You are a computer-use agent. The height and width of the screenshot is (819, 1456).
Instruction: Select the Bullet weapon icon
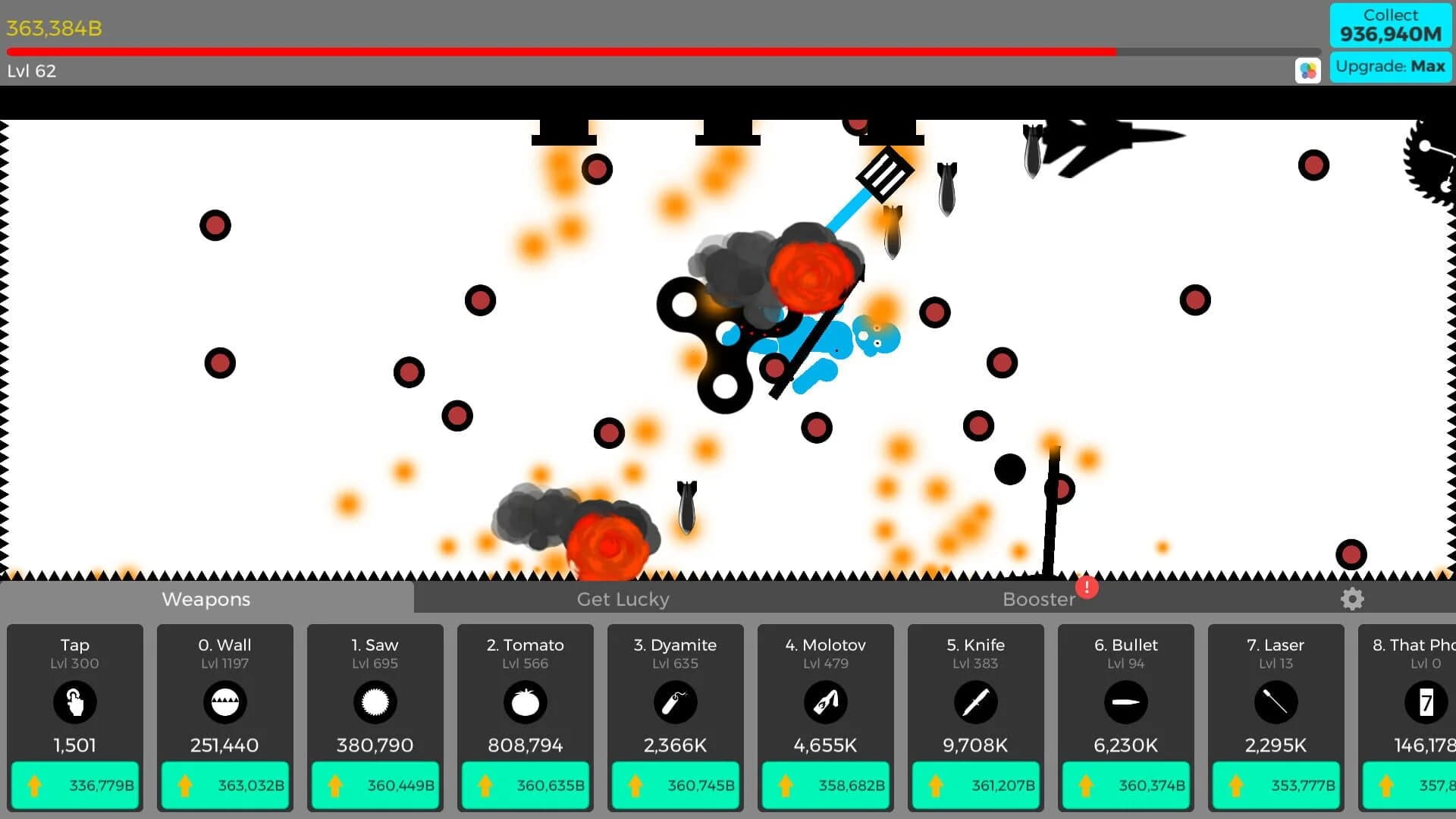tap(1125, 702)
